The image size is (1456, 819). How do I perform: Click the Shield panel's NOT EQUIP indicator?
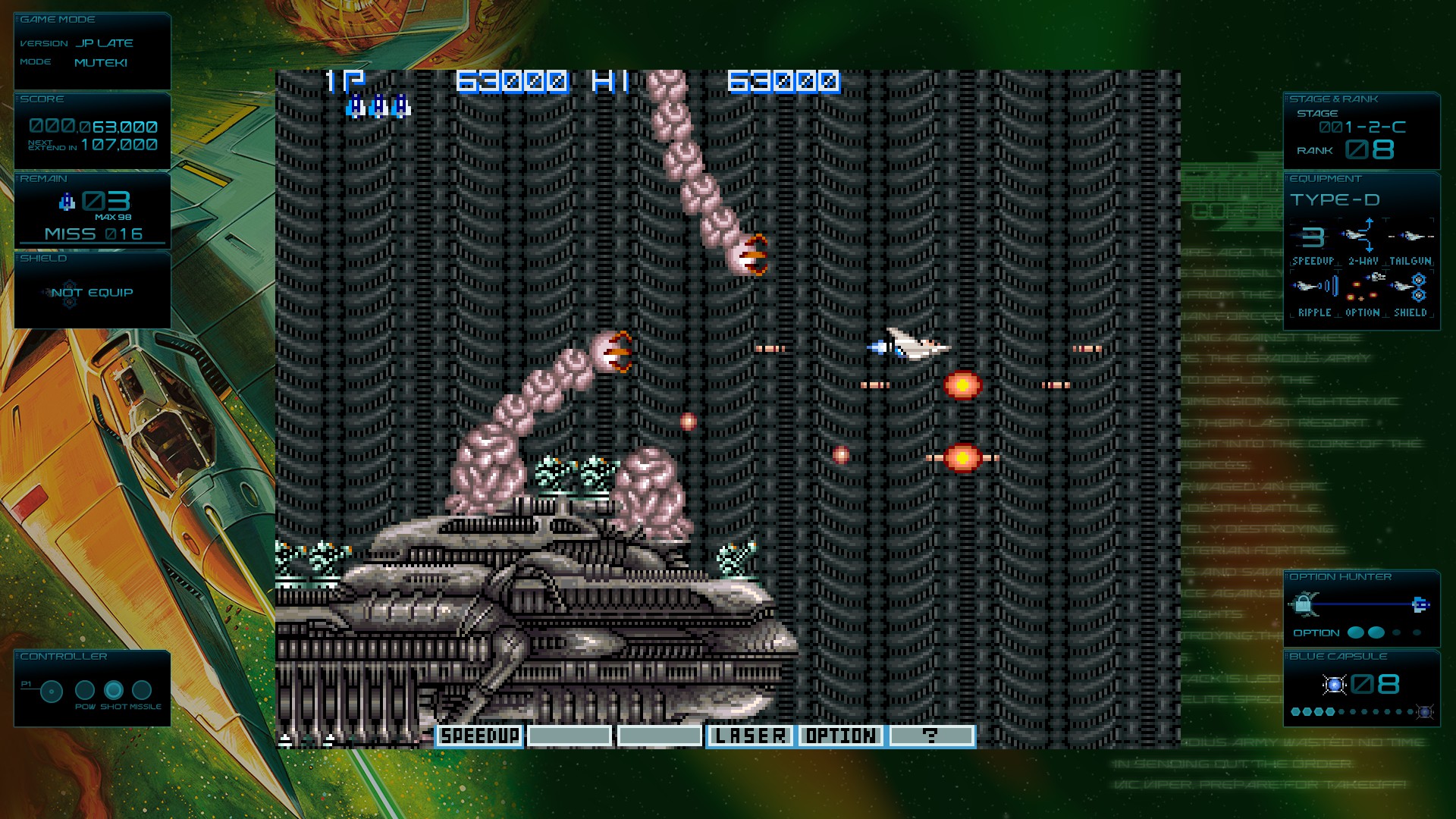coord(92,293)
